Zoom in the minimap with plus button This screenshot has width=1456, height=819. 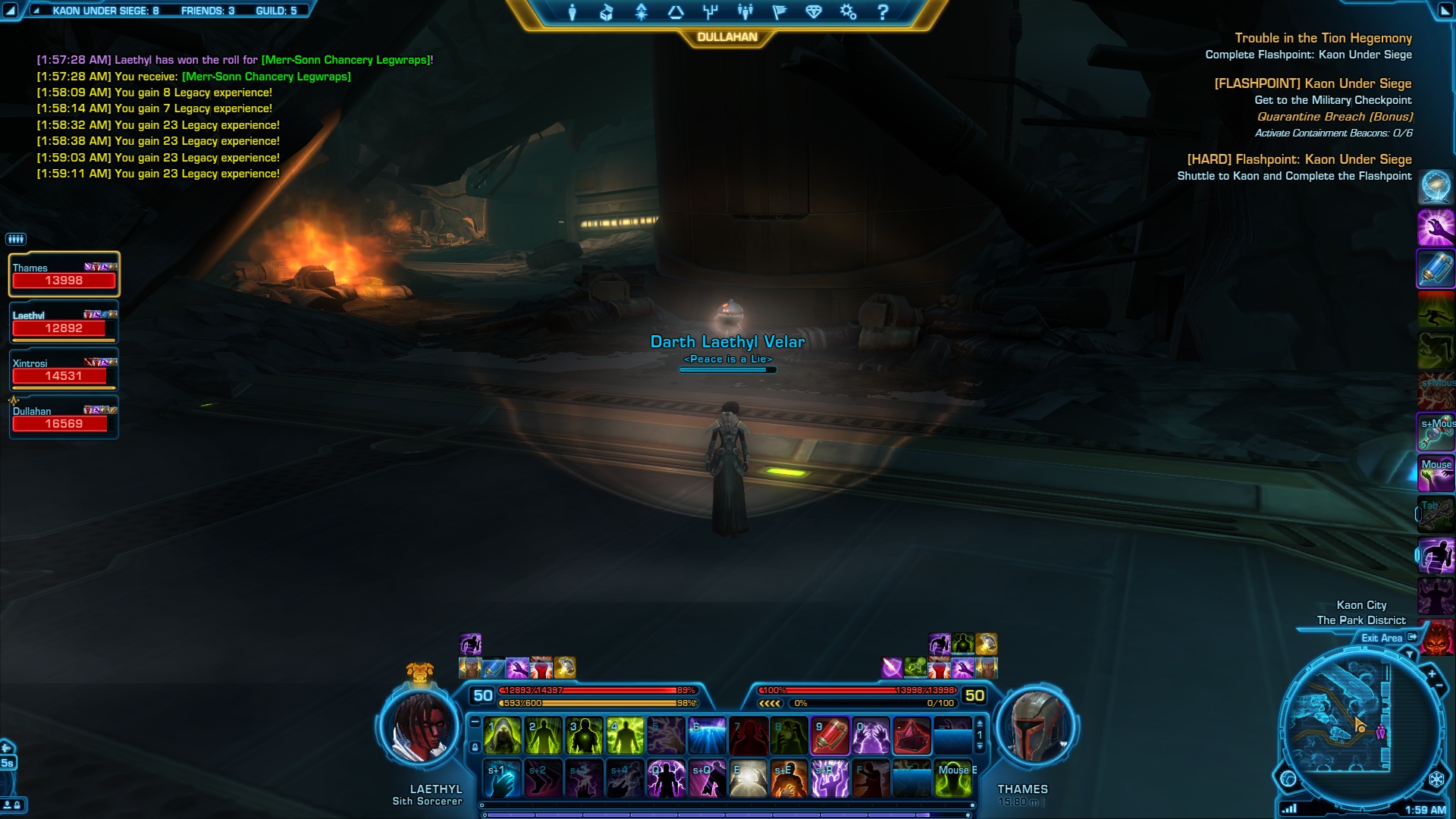(x=1432, y=673)
